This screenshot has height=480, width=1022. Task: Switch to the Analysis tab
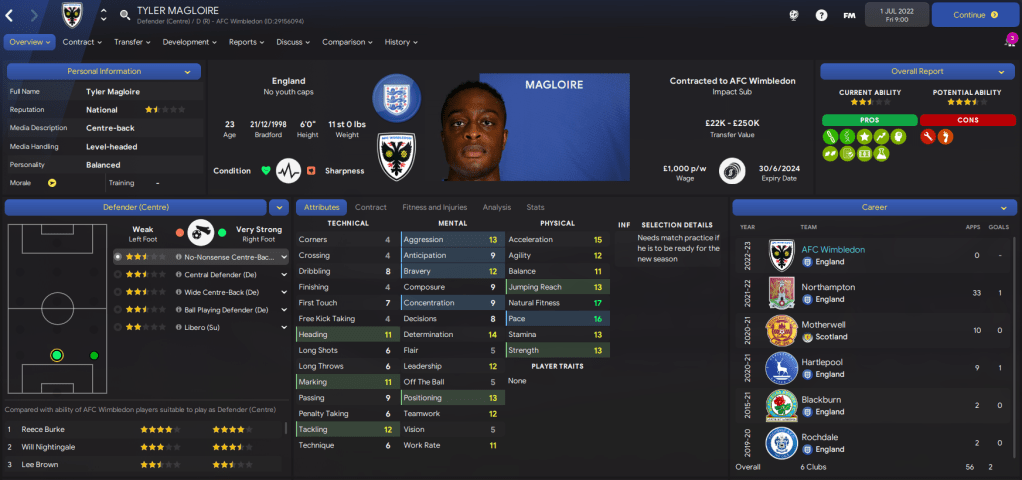click(x=496, y=207)
